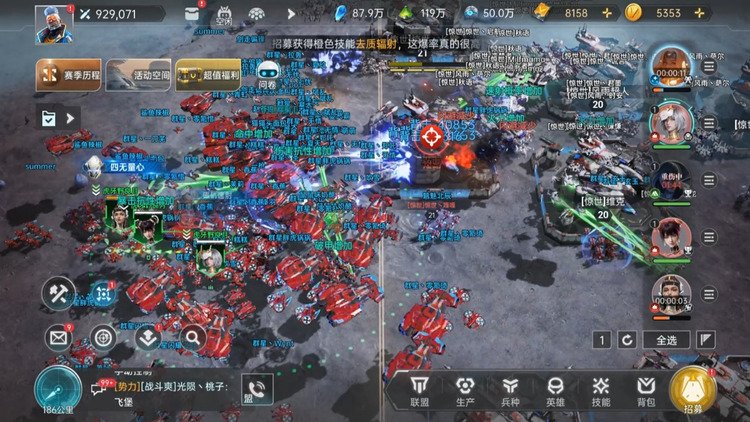Image resolution: width=750 pixels, height=422 pixels.
Task: Open the 盟 alliance voice call button
Action: click(x=256, y=390)
